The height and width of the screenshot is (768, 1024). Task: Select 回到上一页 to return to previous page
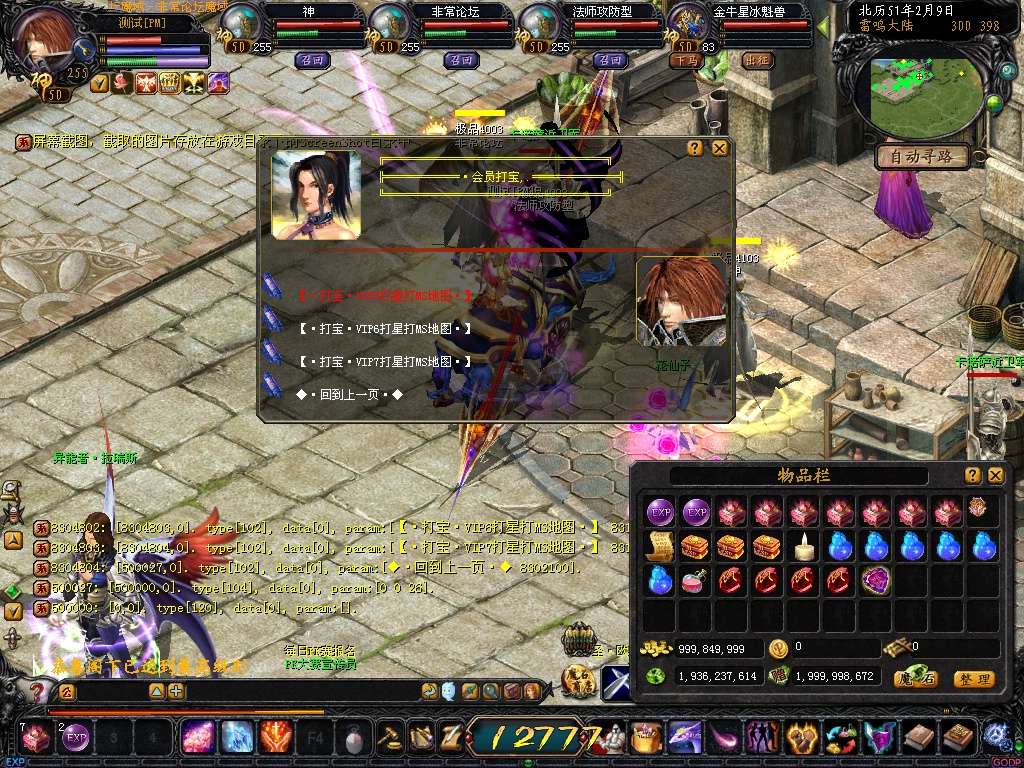click(349, 395)
